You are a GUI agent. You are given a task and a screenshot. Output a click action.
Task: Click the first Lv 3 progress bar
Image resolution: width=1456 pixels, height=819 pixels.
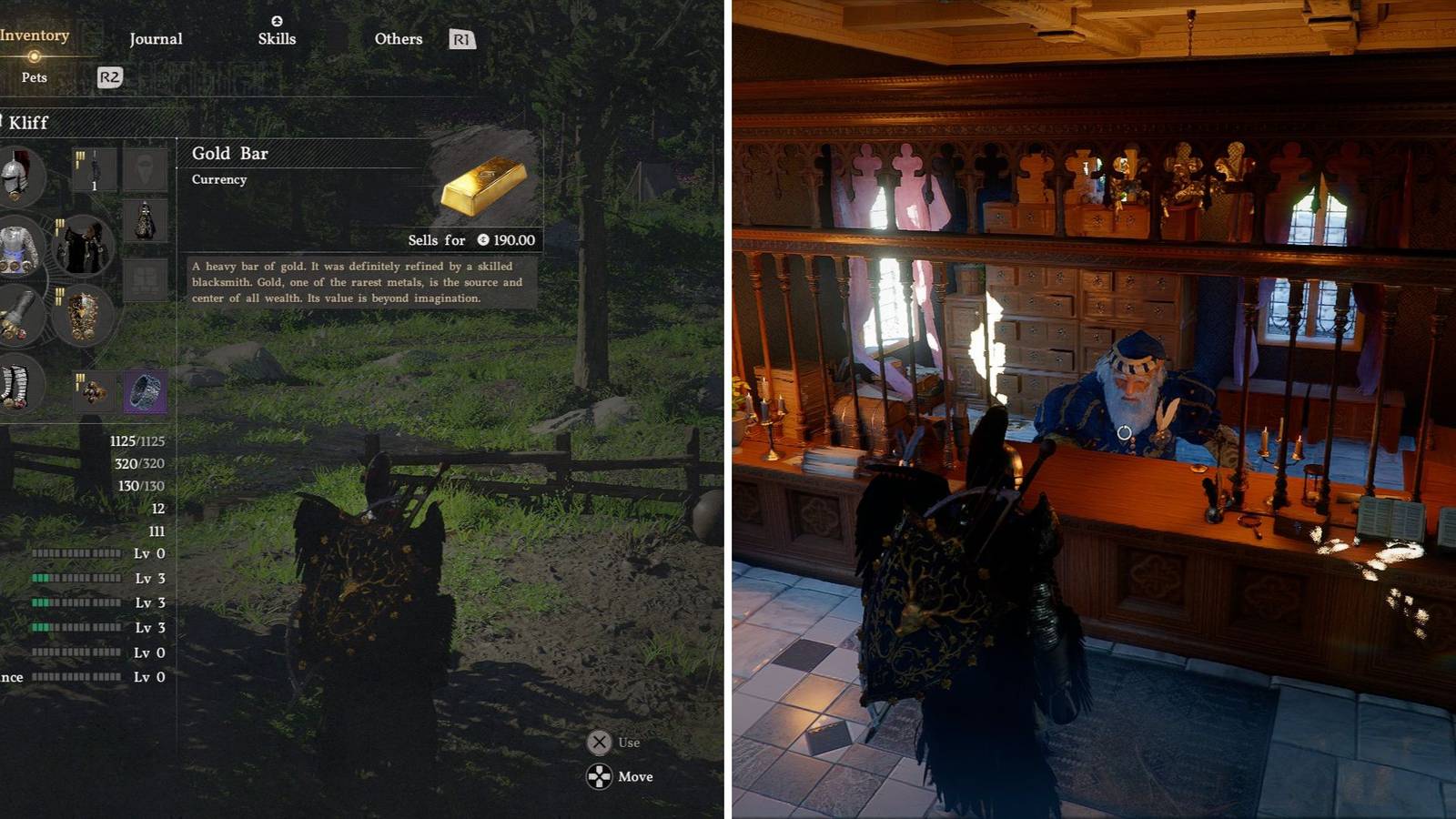(77, 576)
